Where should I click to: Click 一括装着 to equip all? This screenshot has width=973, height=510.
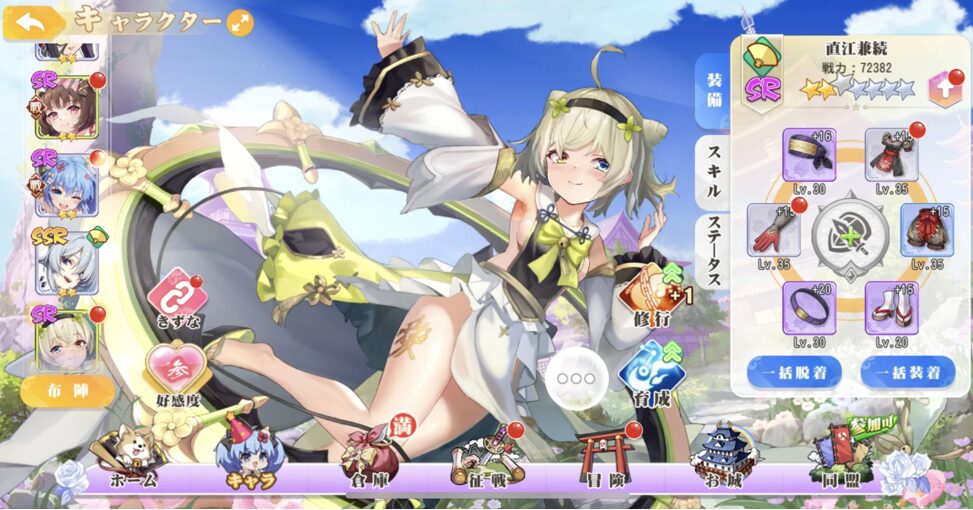tap(907, 373)
